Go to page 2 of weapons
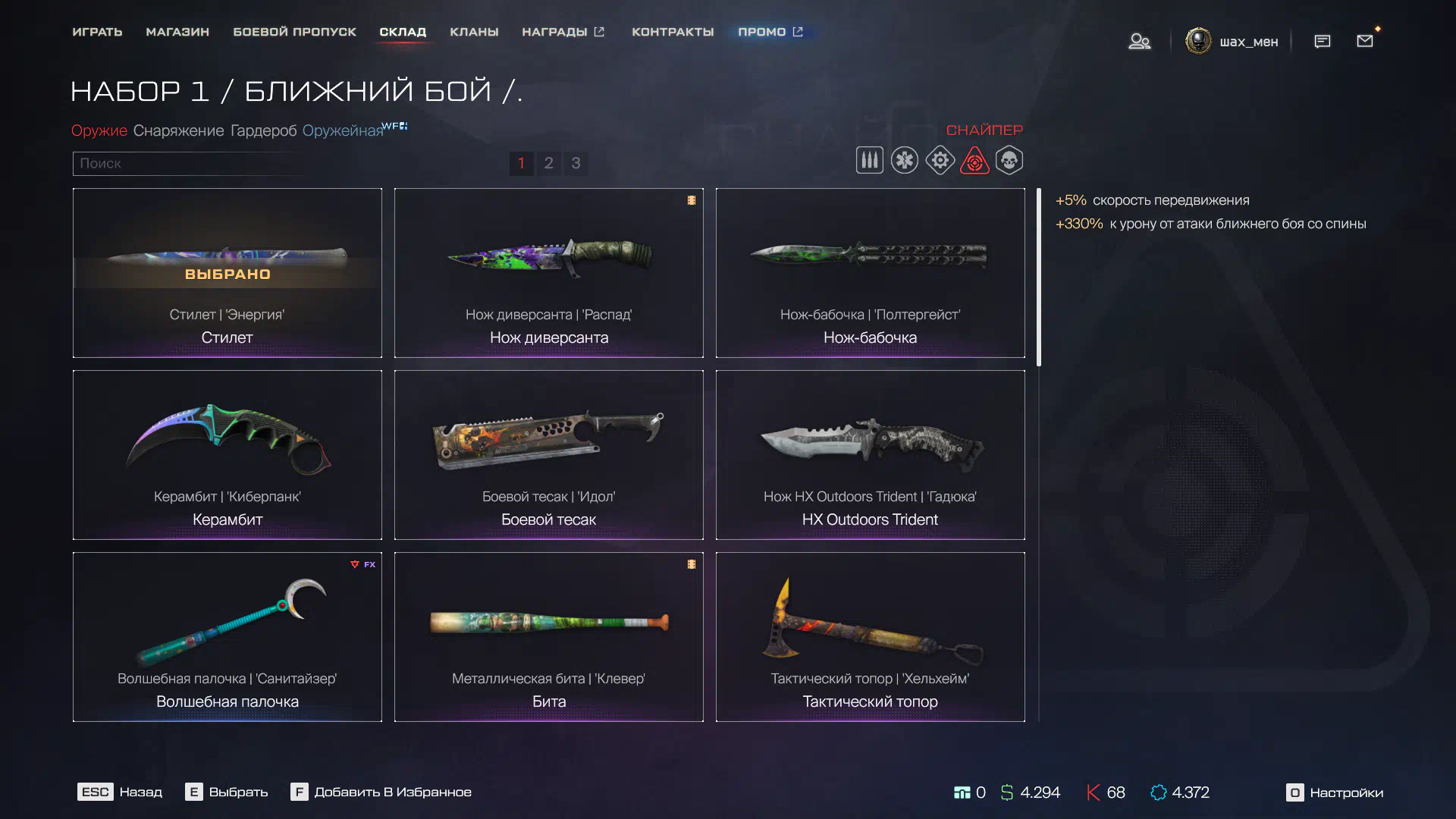Image resolution: width=1456 pixels, height=819 pixels. point(548,163)
